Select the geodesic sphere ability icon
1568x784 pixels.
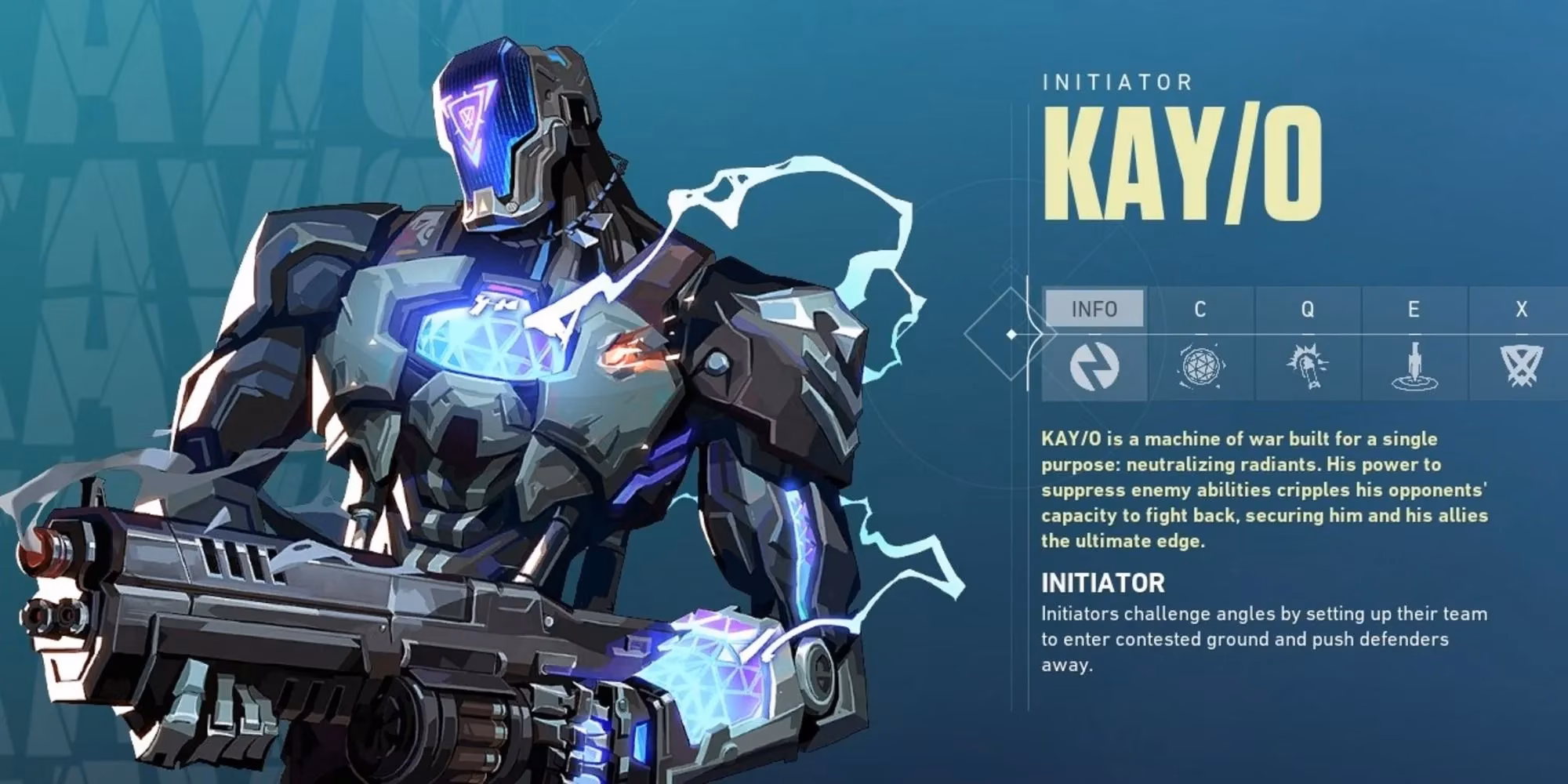coord(1201,366)
